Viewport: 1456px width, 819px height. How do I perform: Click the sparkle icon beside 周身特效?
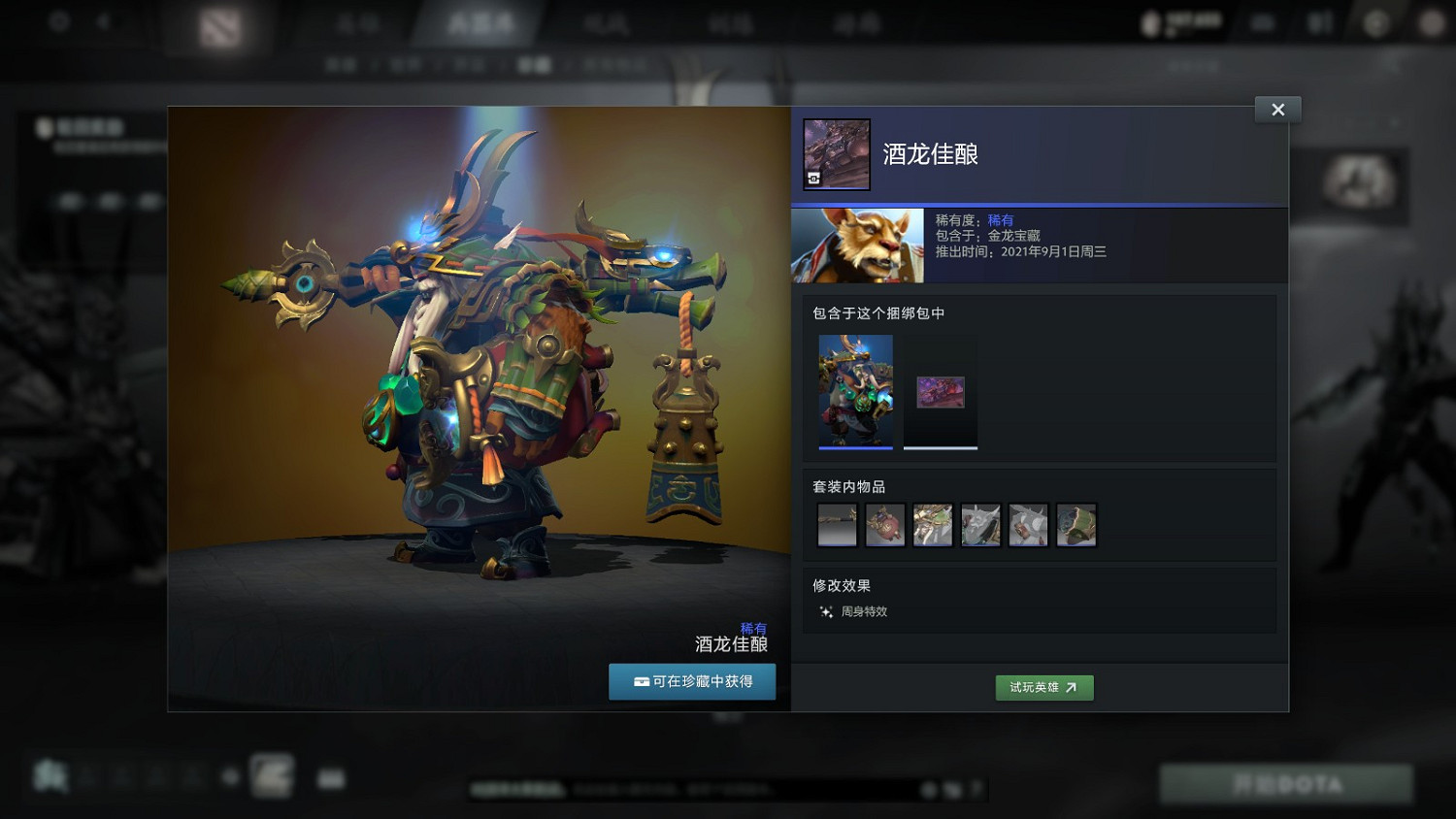tap(824, 611)
